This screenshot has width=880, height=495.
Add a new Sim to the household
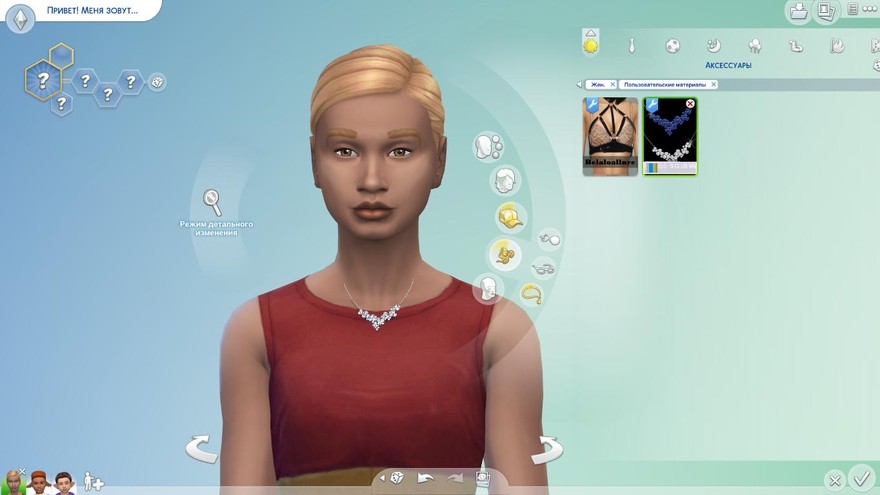coord(93,482)
